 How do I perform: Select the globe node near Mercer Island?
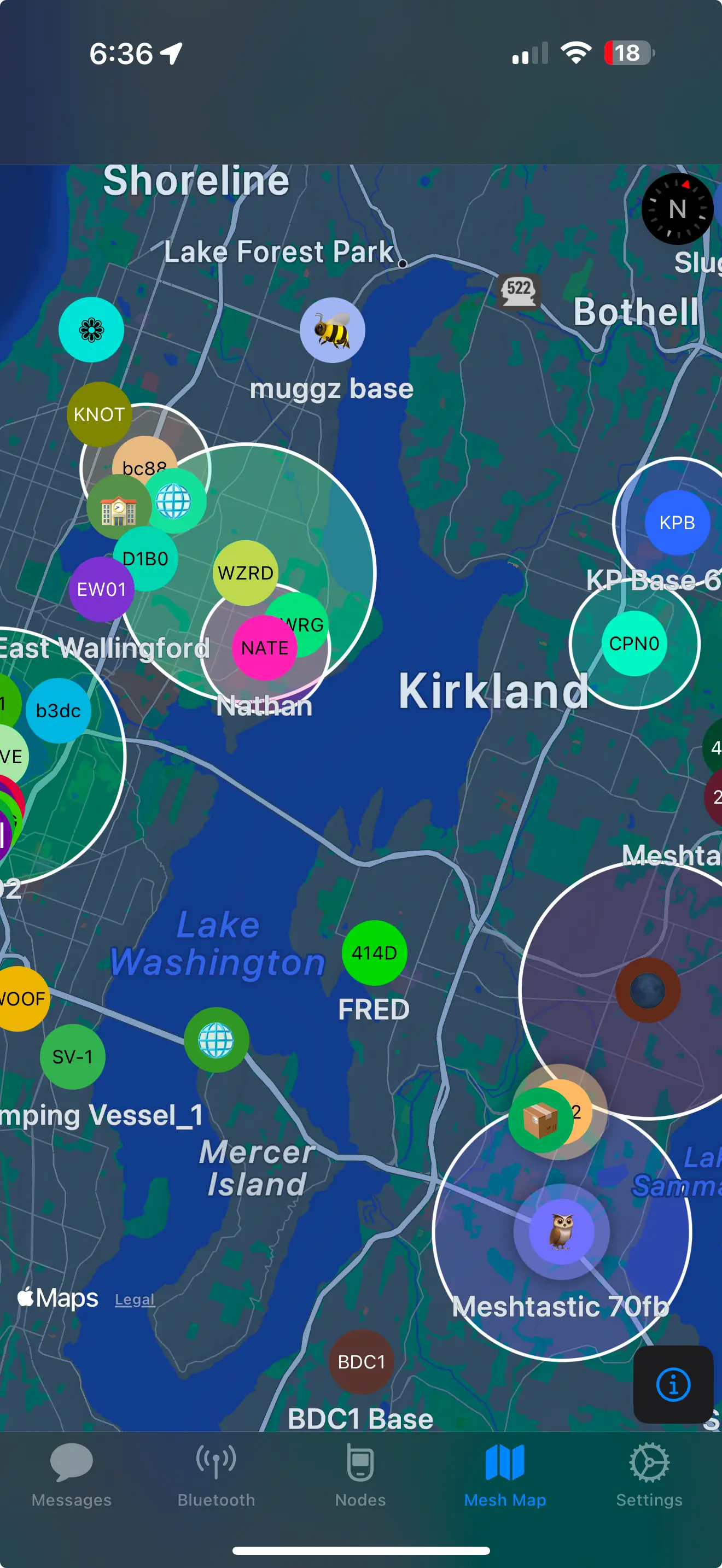(217, 1041)
